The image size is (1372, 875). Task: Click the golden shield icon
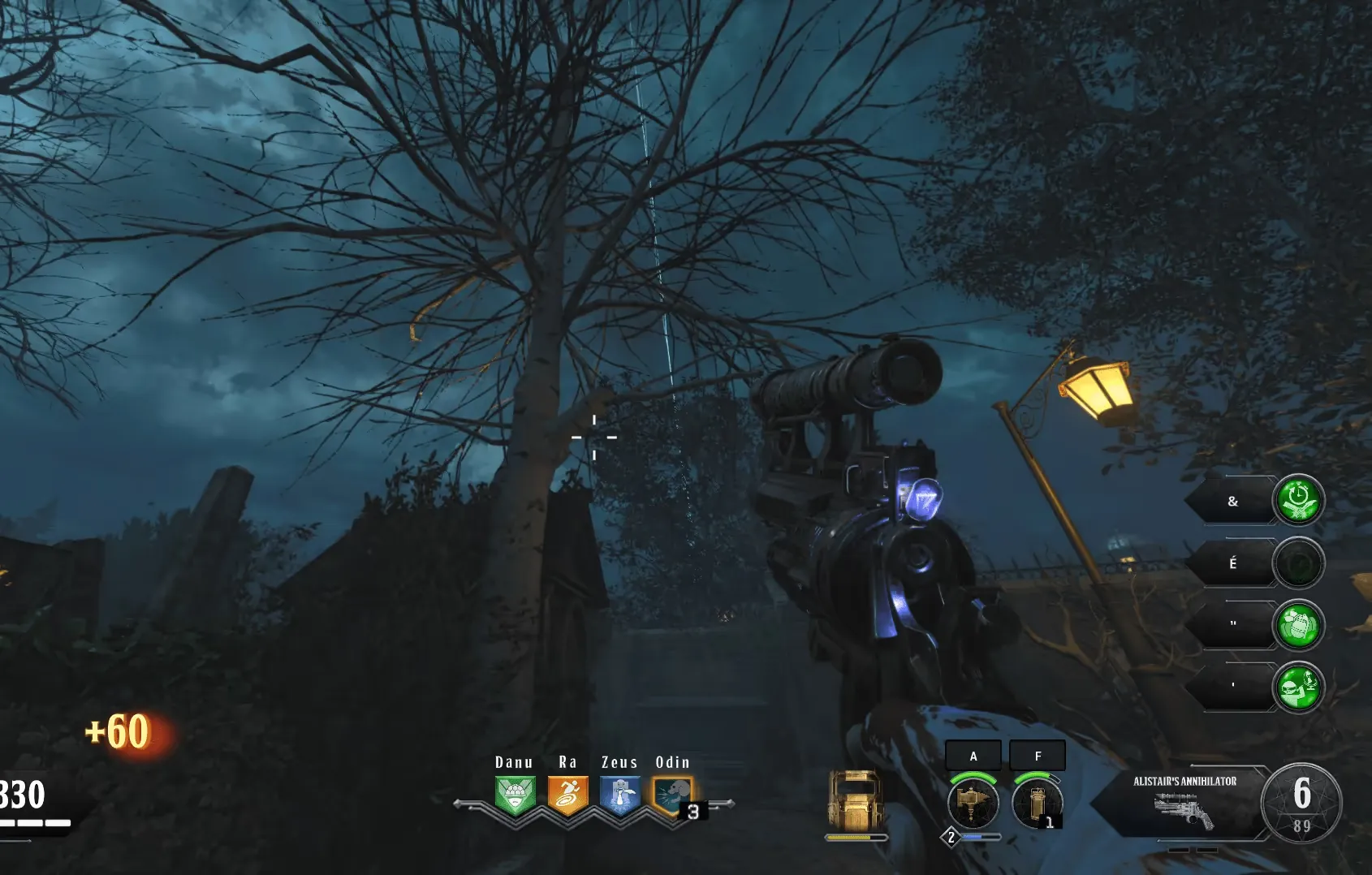click(x=854, y=800)
